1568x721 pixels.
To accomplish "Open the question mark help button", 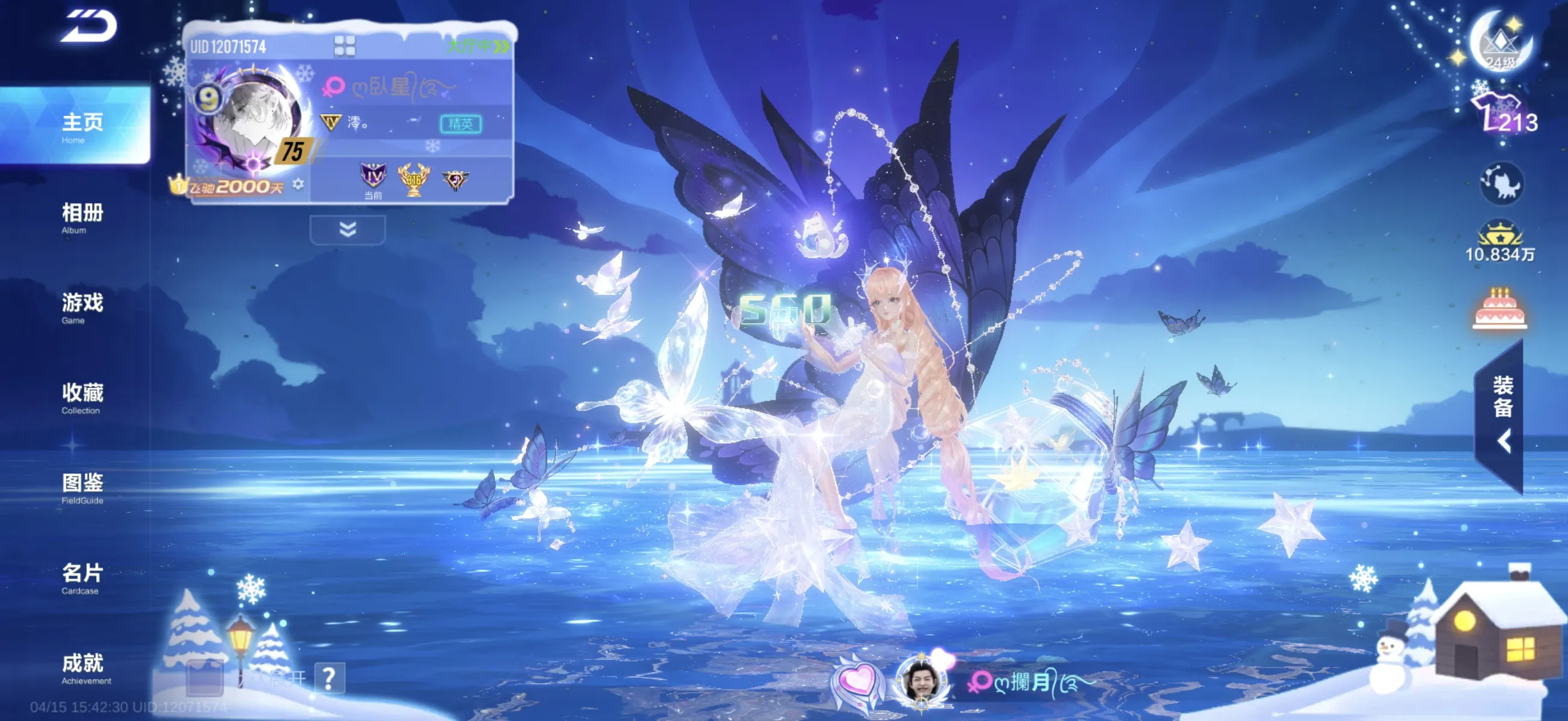I will click(x=329, y=678).
